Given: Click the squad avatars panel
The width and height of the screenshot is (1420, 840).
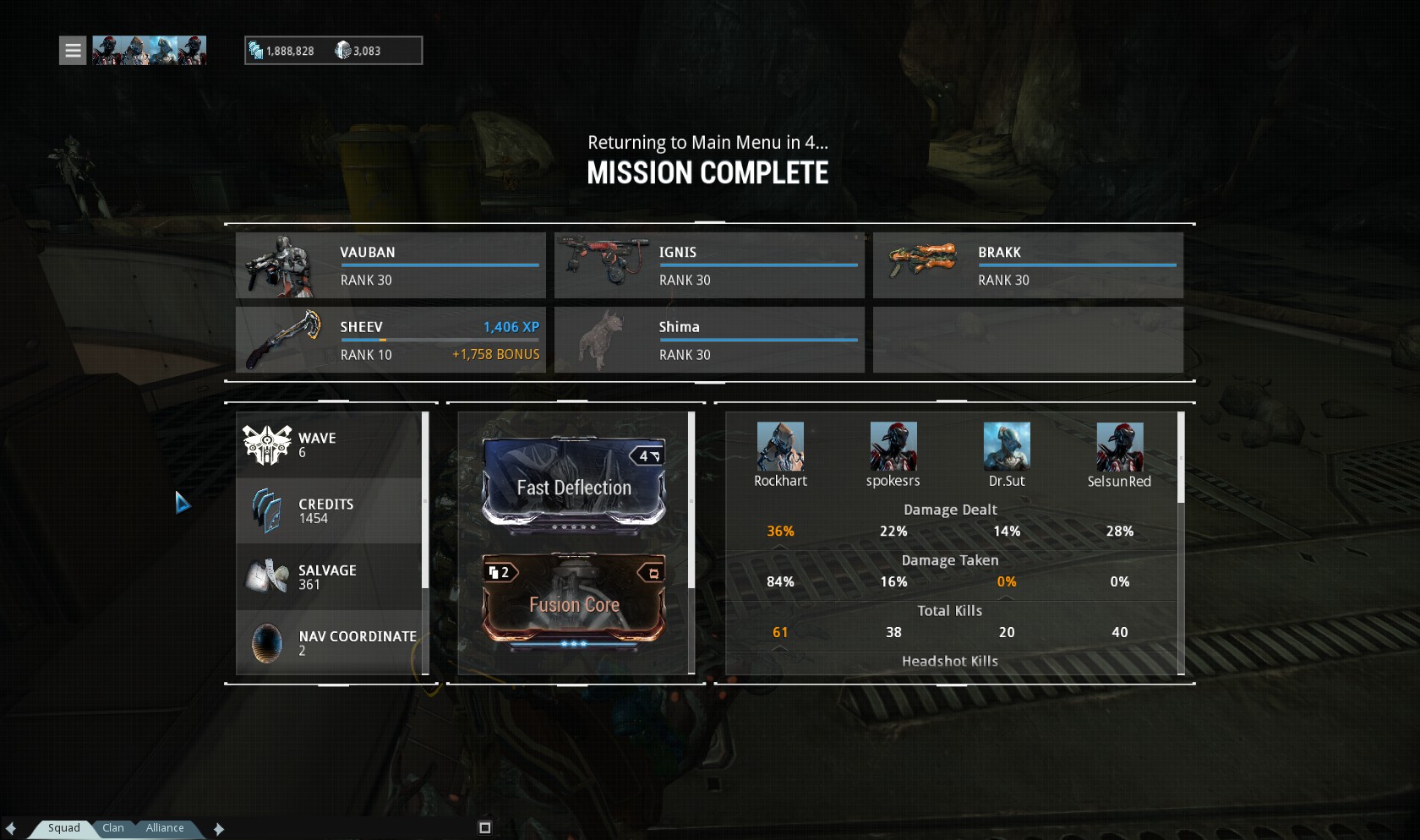Looking at the screenshot, I should click(x=149, y=51).
